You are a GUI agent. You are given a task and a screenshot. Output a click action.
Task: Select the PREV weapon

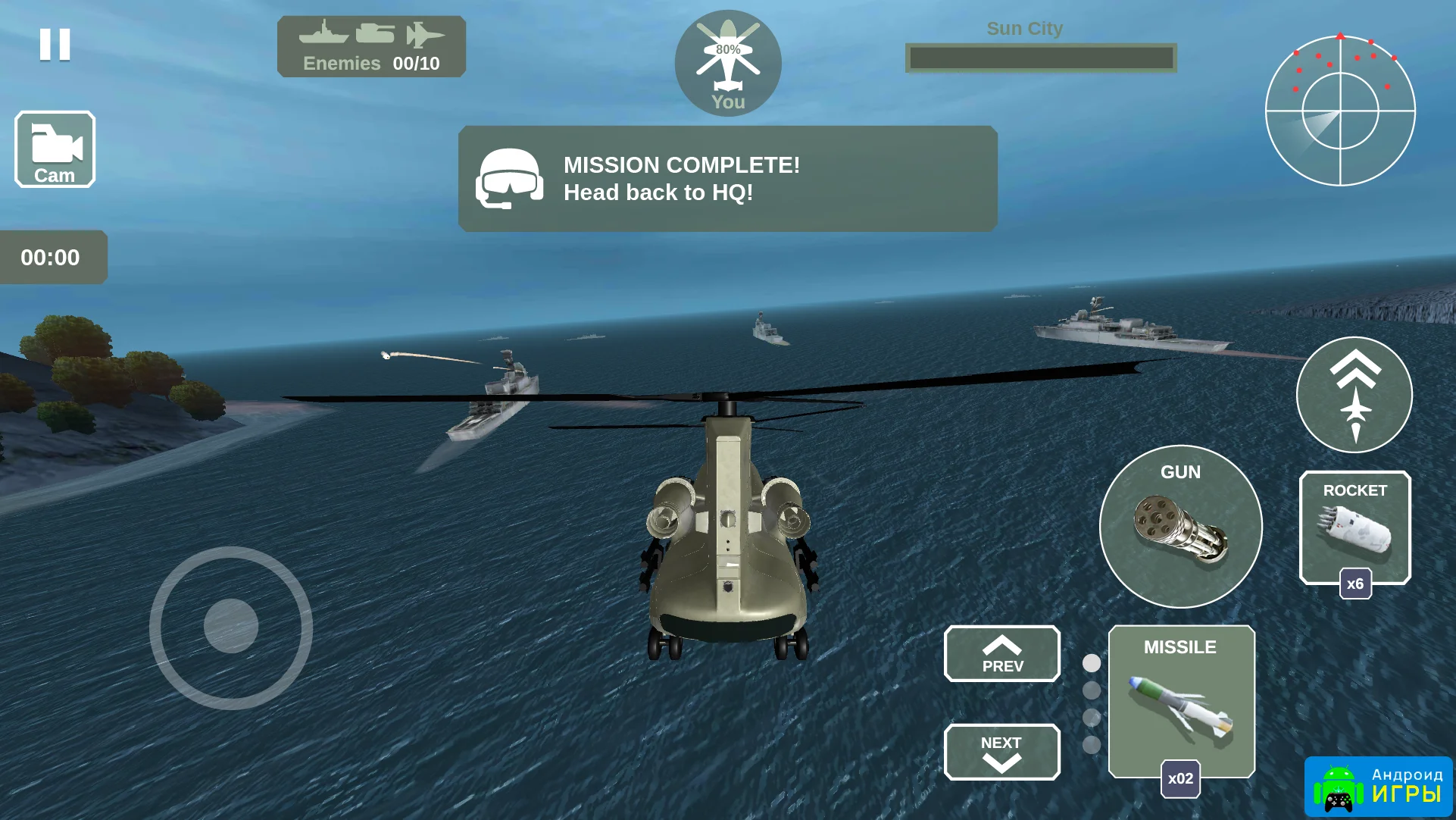click(x=1001, y=654)
